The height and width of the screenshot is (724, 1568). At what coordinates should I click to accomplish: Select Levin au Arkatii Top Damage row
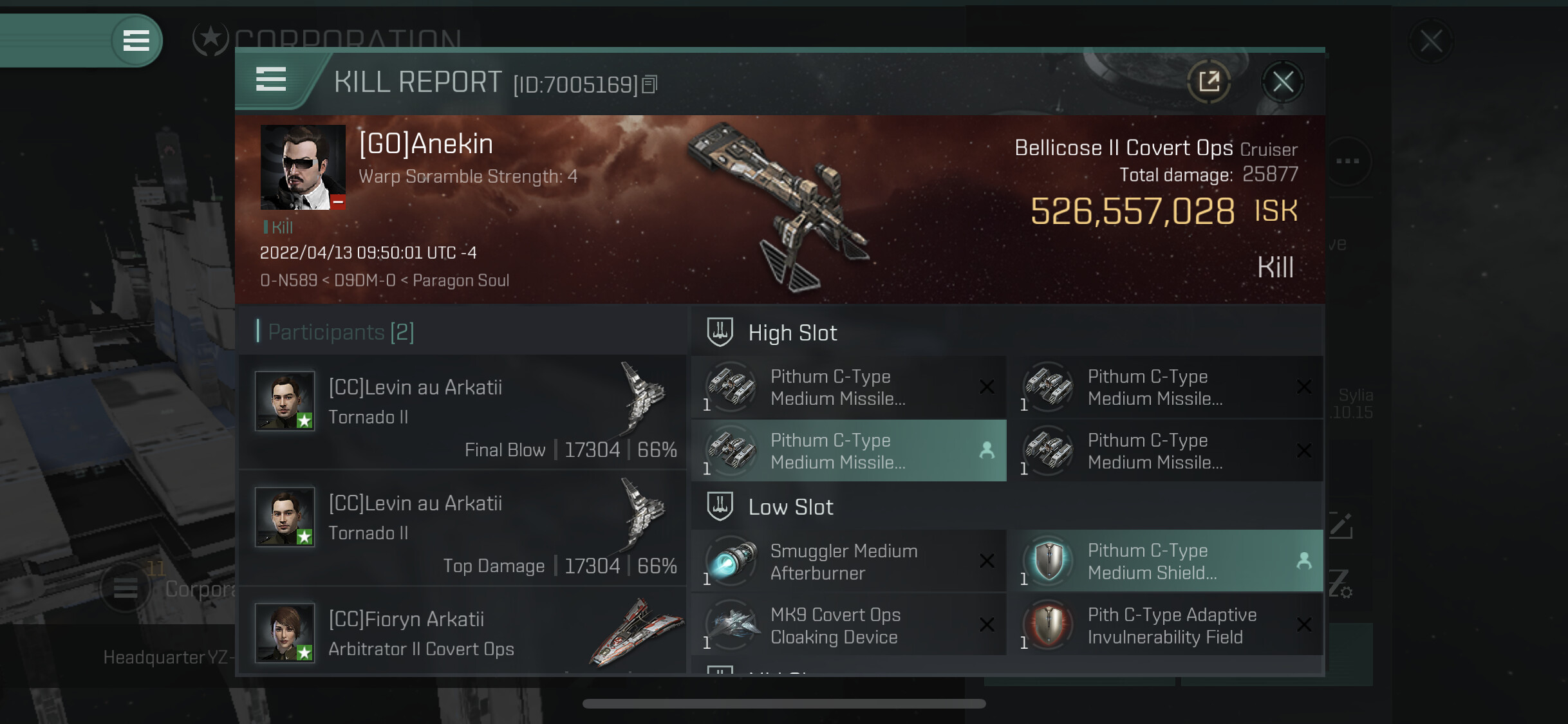(462, 528)
